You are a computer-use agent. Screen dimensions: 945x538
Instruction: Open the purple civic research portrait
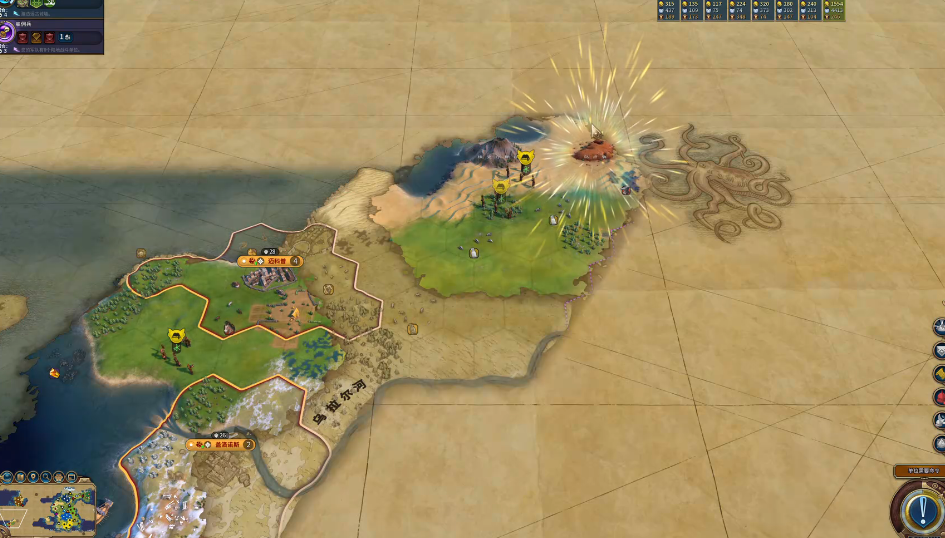click(7, 34)
